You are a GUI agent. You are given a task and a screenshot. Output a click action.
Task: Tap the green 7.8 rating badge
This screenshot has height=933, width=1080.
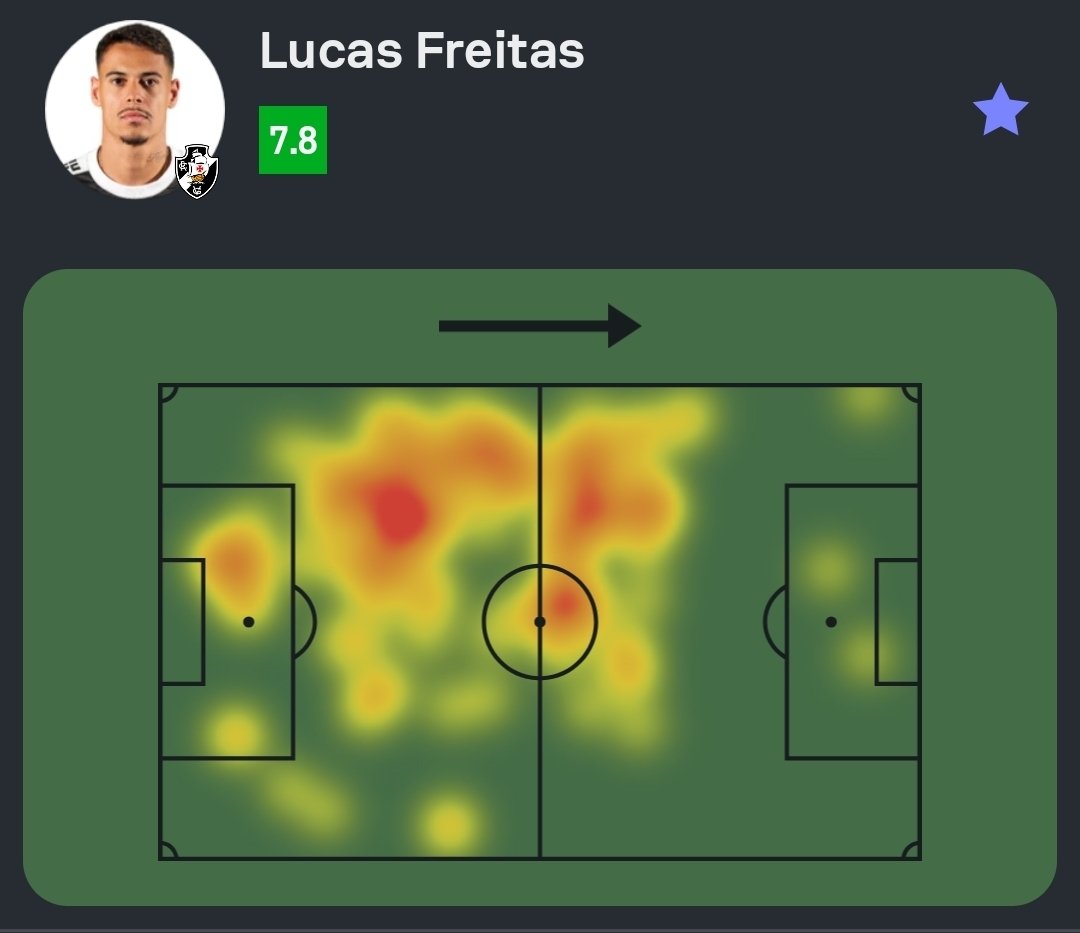pyautogui.click(x=293, y=140)
